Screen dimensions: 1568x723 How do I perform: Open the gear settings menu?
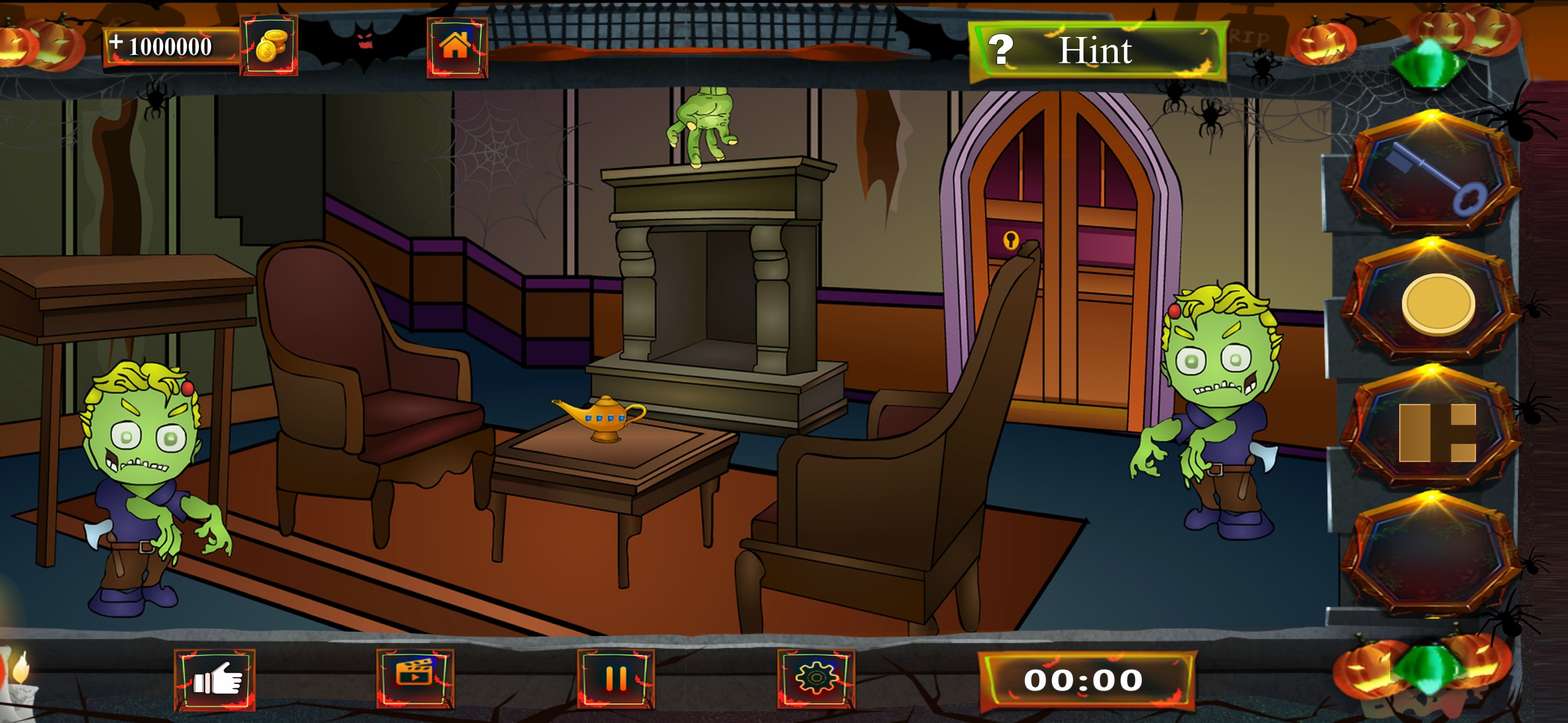(815, 678)
